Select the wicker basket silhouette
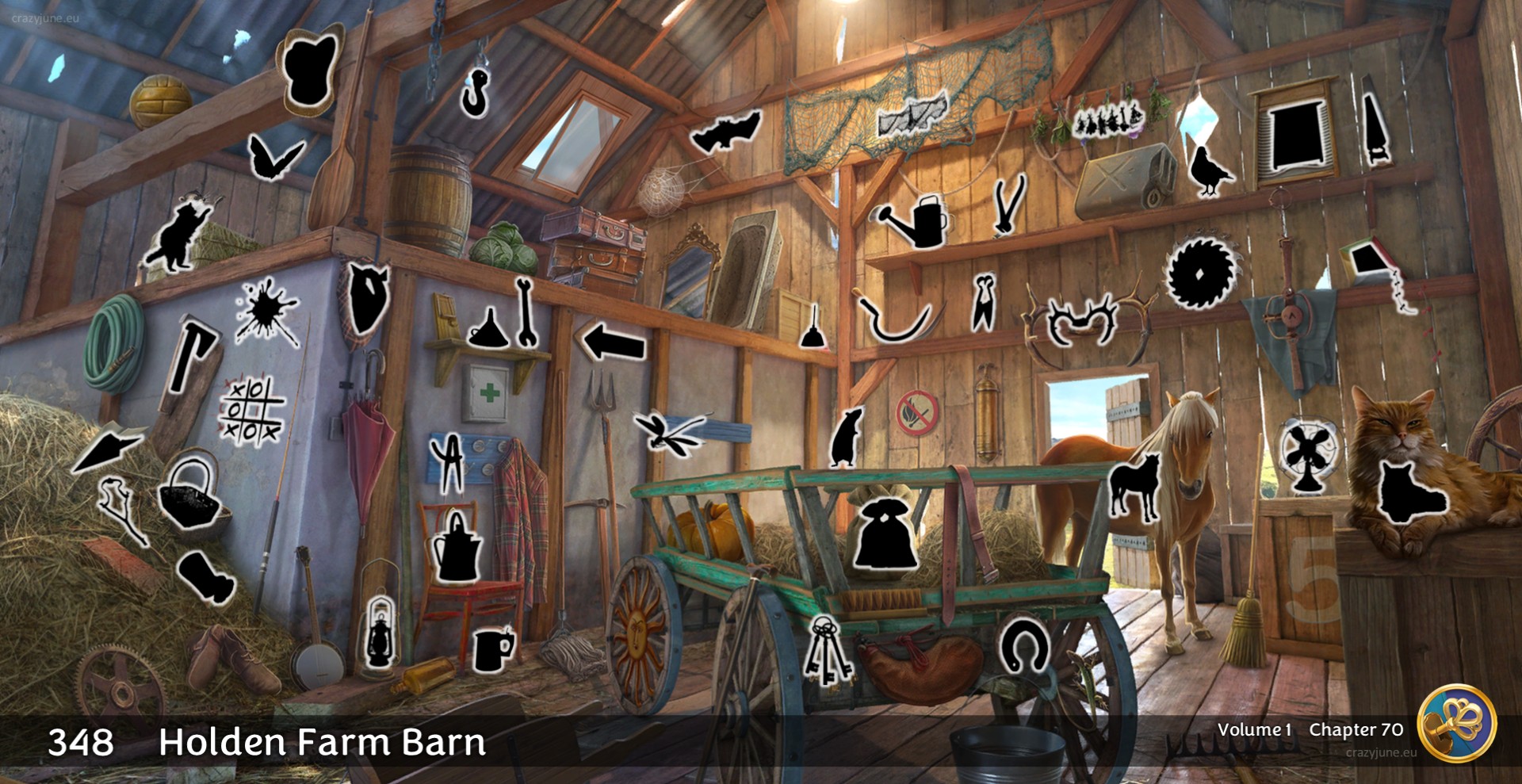Screen dimensions: 1522x784 tap(190, 494)
